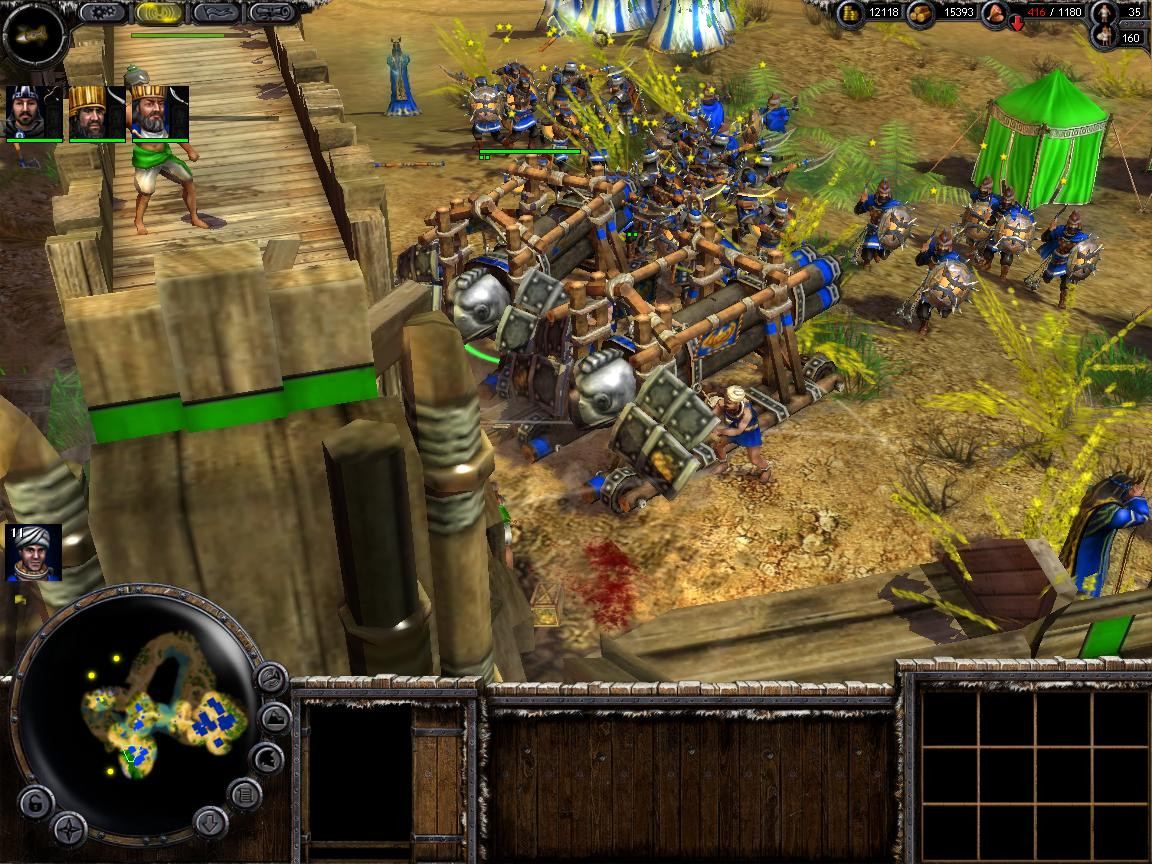Image resolution: width=1152 pixels, height=864 pixels.
Task: Open the document list minimap button
Action: tap(245, 796)
